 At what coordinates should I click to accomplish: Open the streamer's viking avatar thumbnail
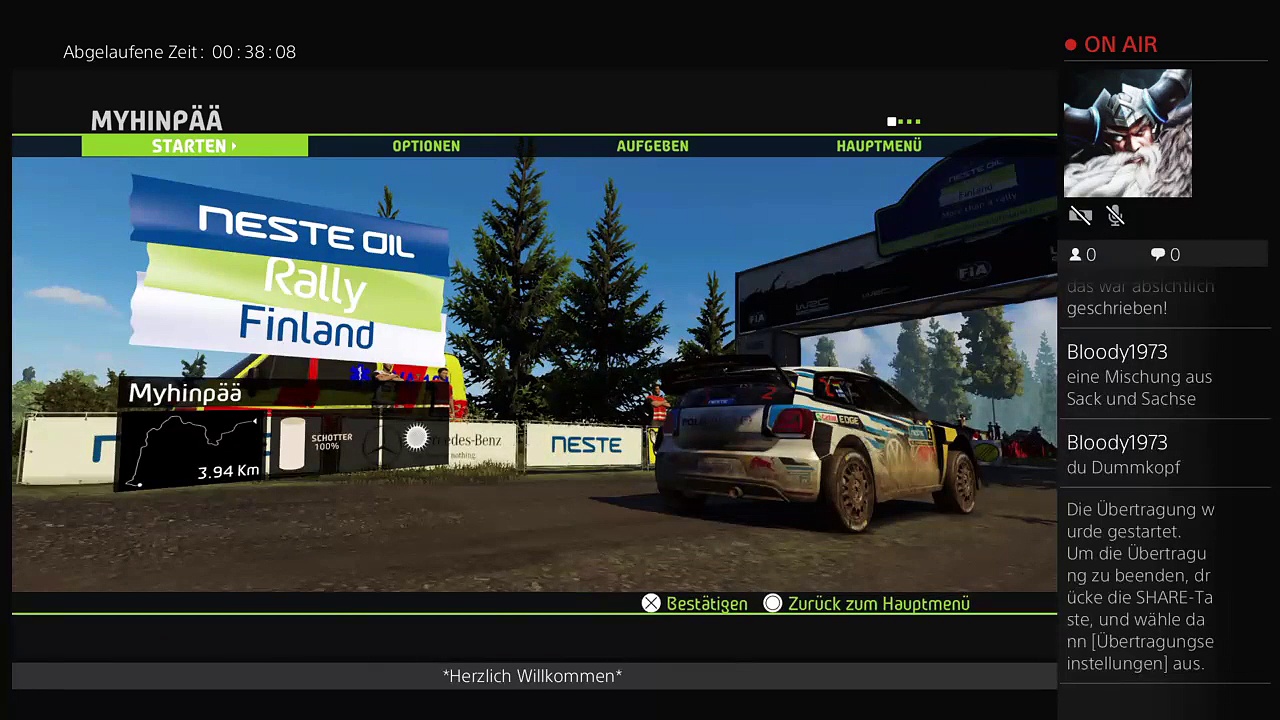(1127, 133)
